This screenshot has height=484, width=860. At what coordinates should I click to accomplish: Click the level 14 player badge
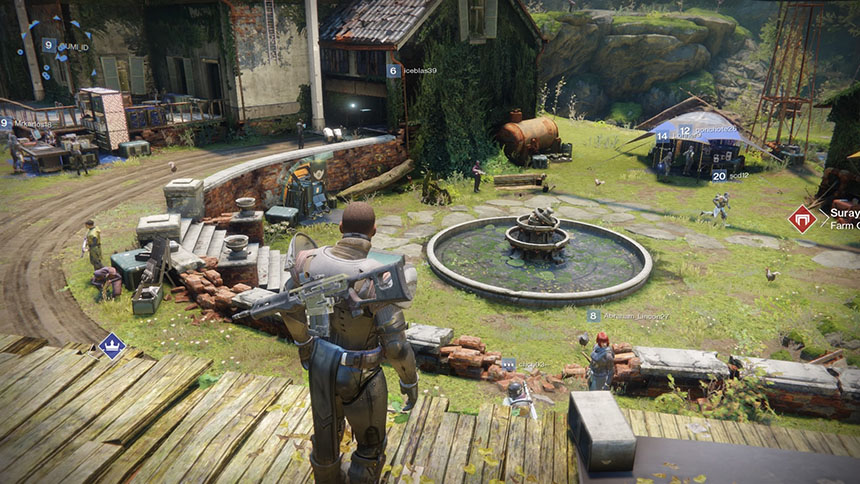pos(662,136)
